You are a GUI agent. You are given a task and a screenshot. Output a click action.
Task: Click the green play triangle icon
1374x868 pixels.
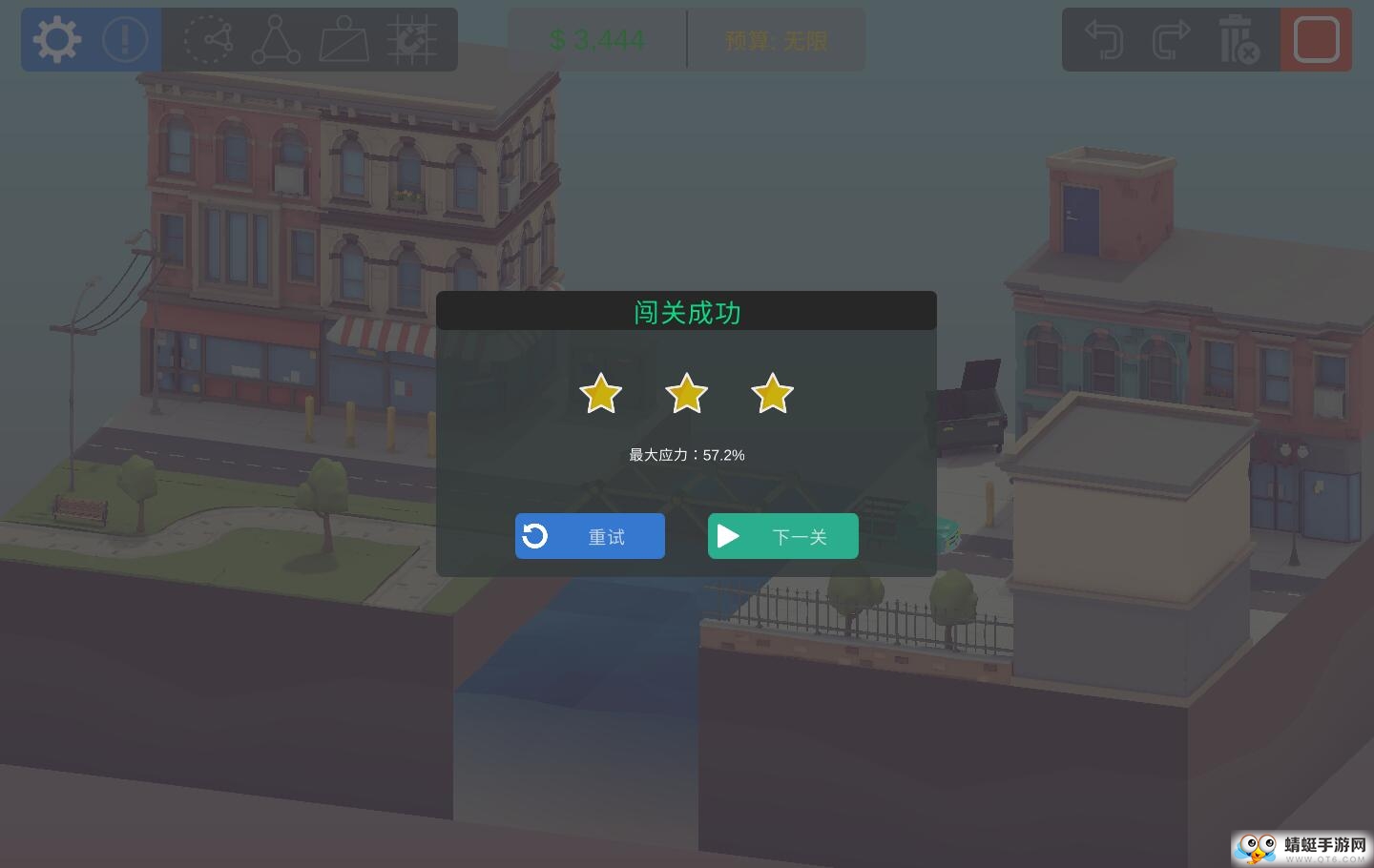pos(729,535)
